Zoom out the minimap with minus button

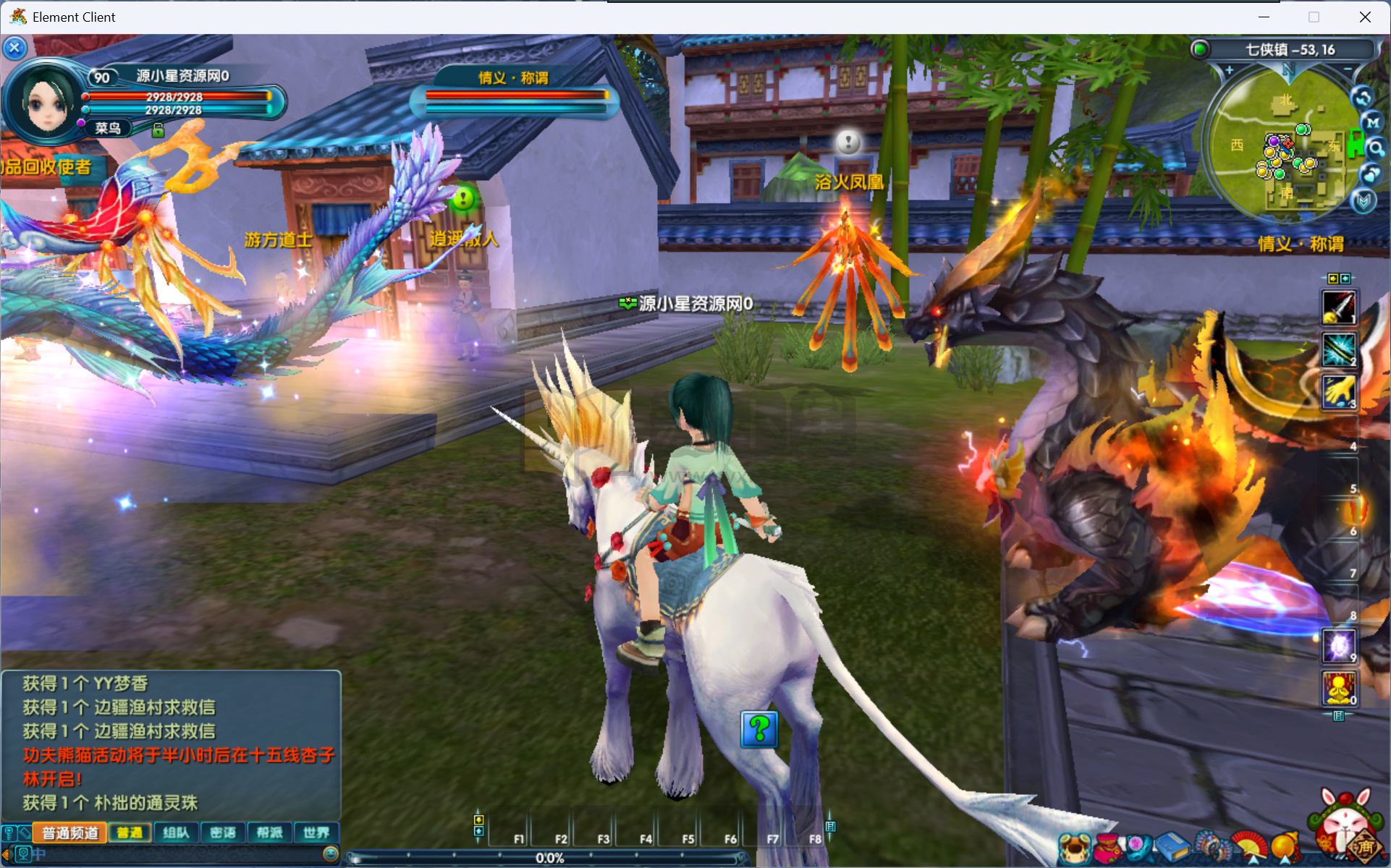(x=1348, y=70)
